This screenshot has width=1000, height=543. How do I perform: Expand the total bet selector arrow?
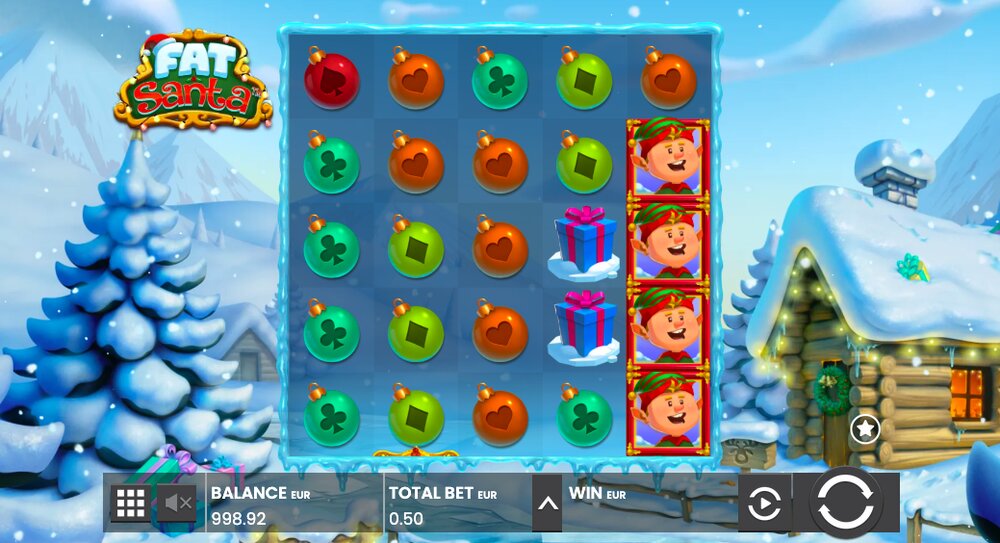pos(547,503)
